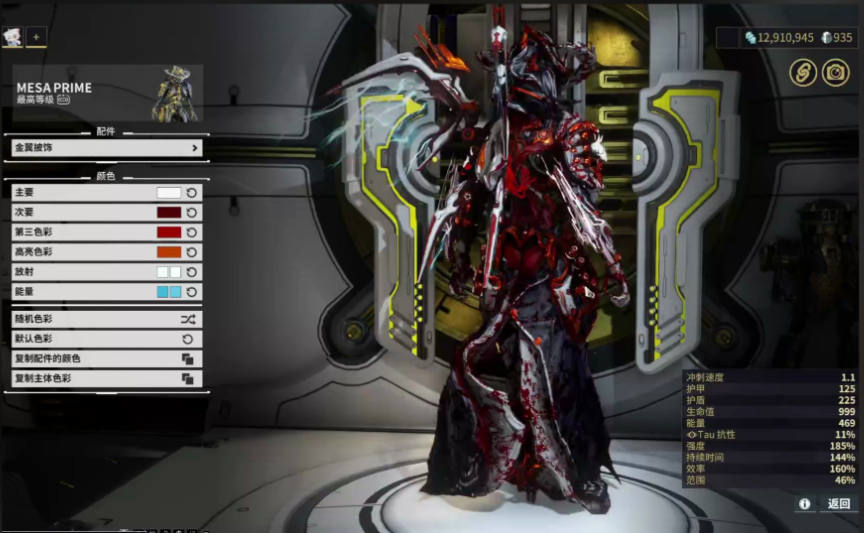Add a new tab with plus button
Viewport: 864px width, 533px height.
click(x=36, y=37)
